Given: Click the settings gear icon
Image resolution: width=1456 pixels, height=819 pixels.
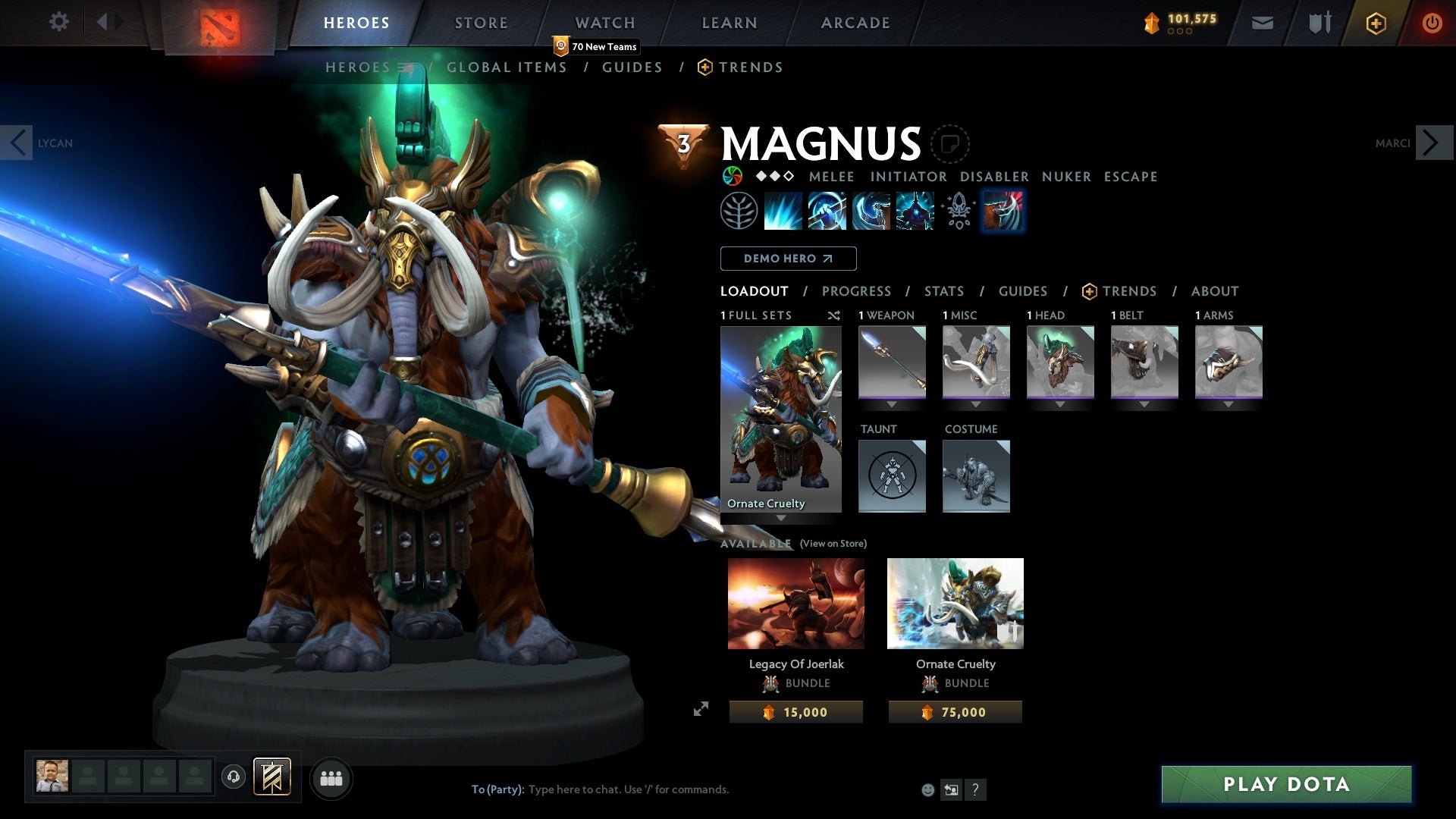Looking at the screenshot, I should [x=58, y=22].
